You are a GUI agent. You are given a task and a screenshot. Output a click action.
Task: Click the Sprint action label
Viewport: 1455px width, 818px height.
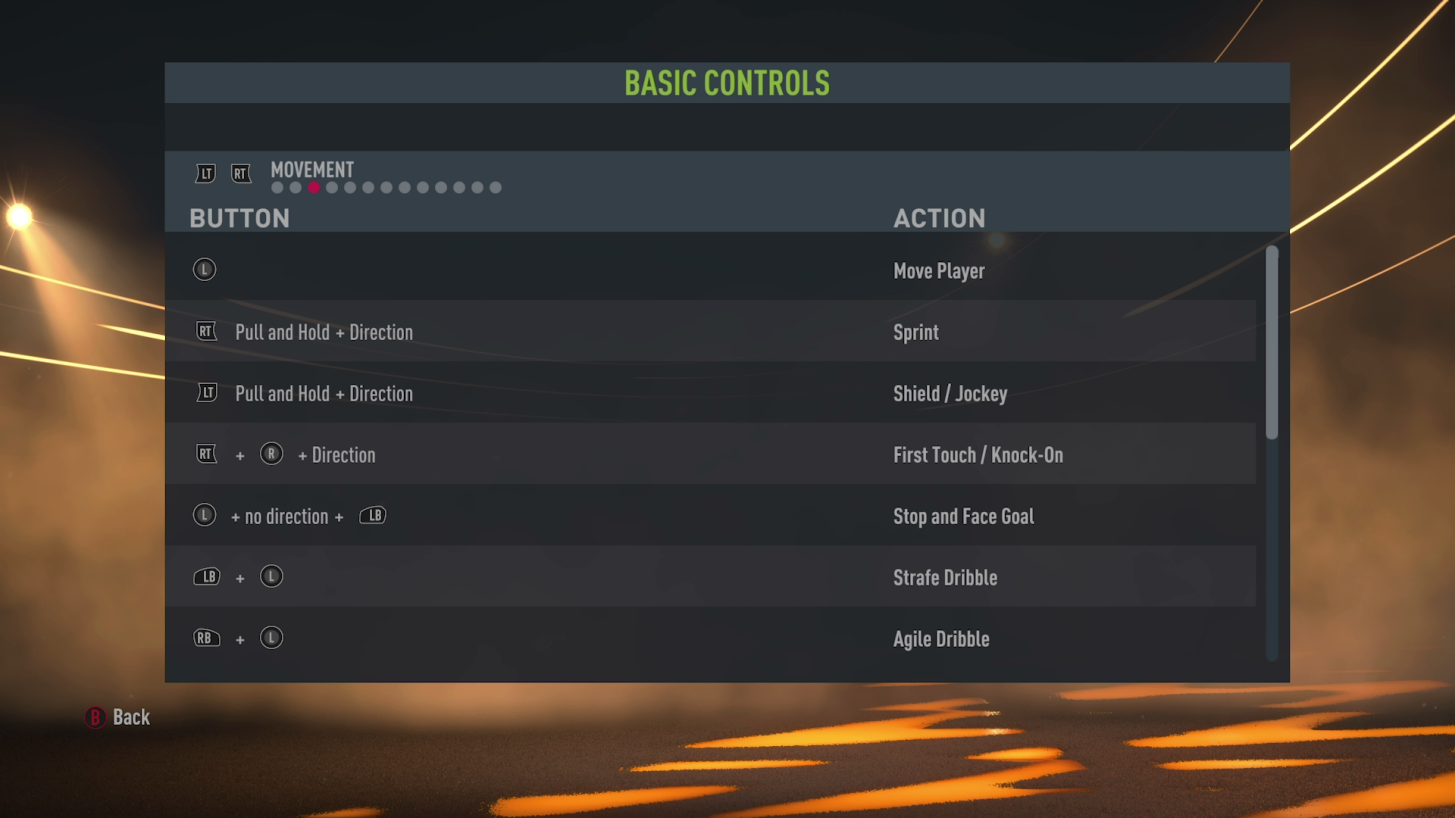[916, 331]
